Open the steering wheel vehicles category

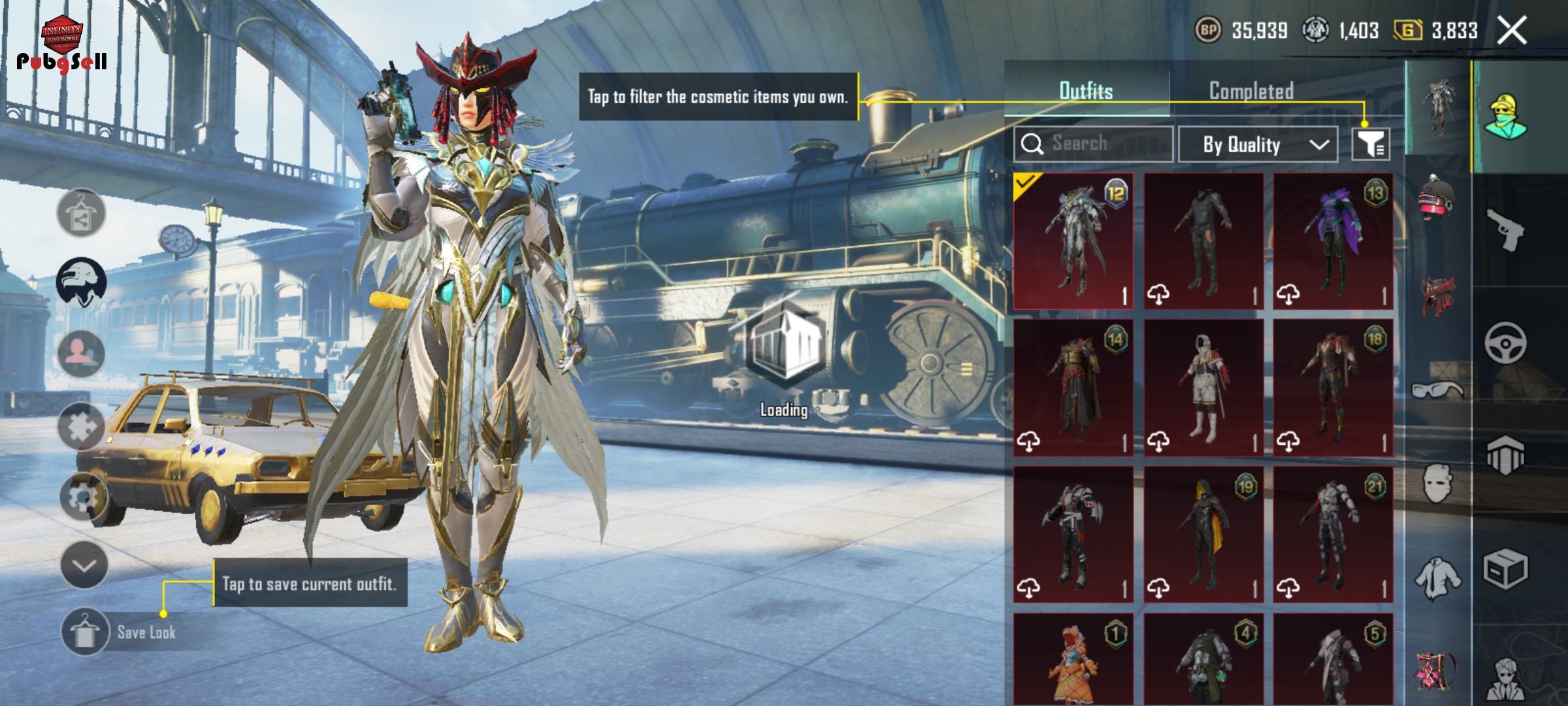coord(1505,343)
